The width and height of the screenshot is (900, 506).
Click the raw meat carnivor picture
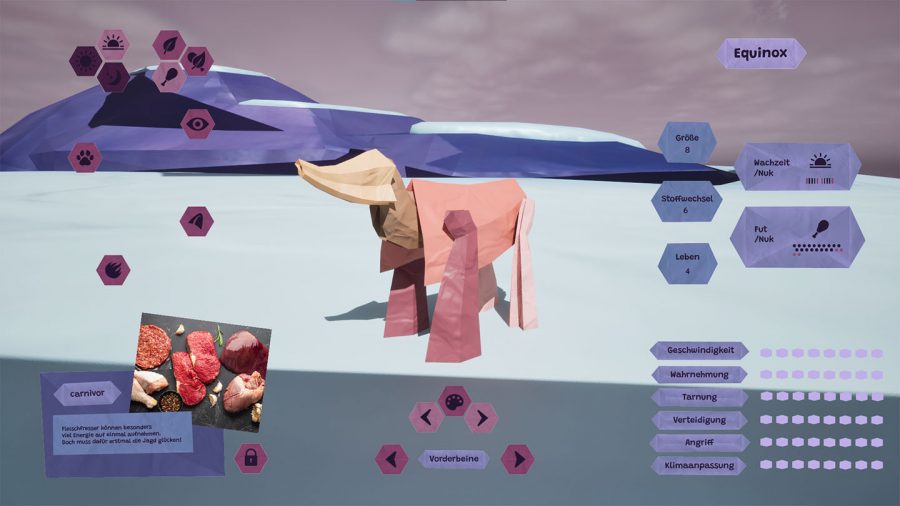tap(201, 370)
